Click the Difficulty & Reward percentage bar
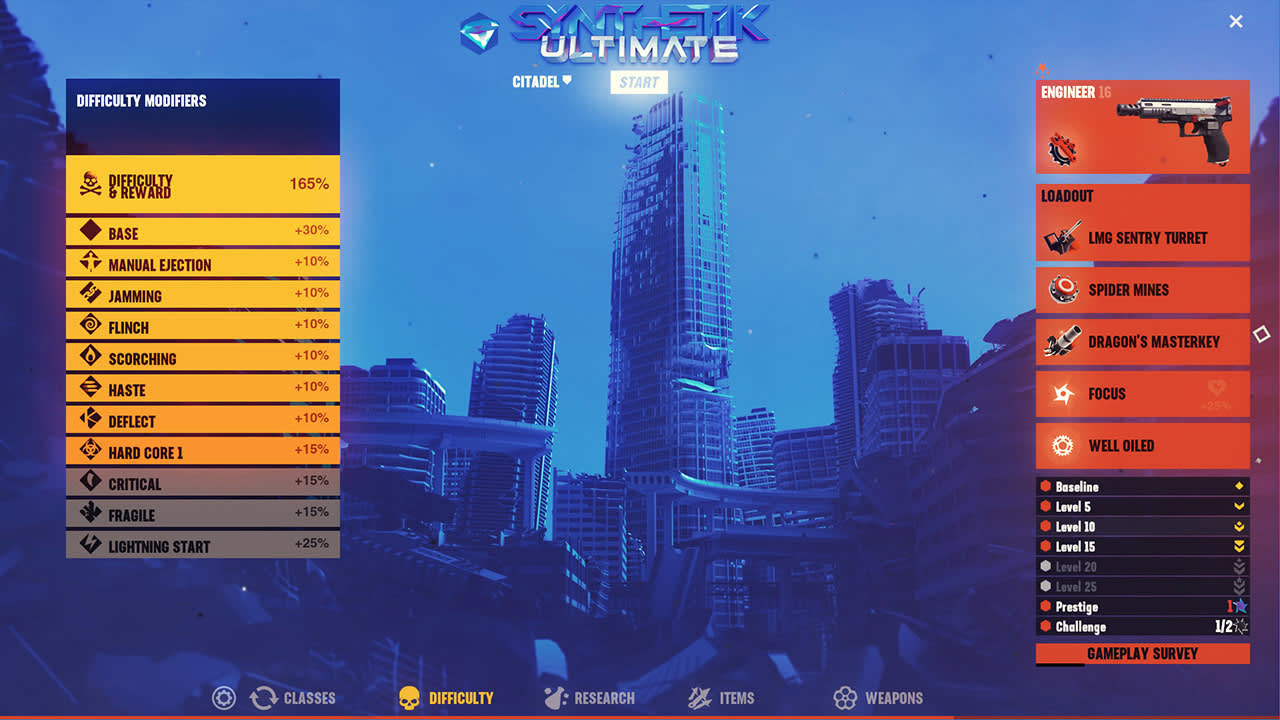 pyautogui.click(x=202, y=183)
